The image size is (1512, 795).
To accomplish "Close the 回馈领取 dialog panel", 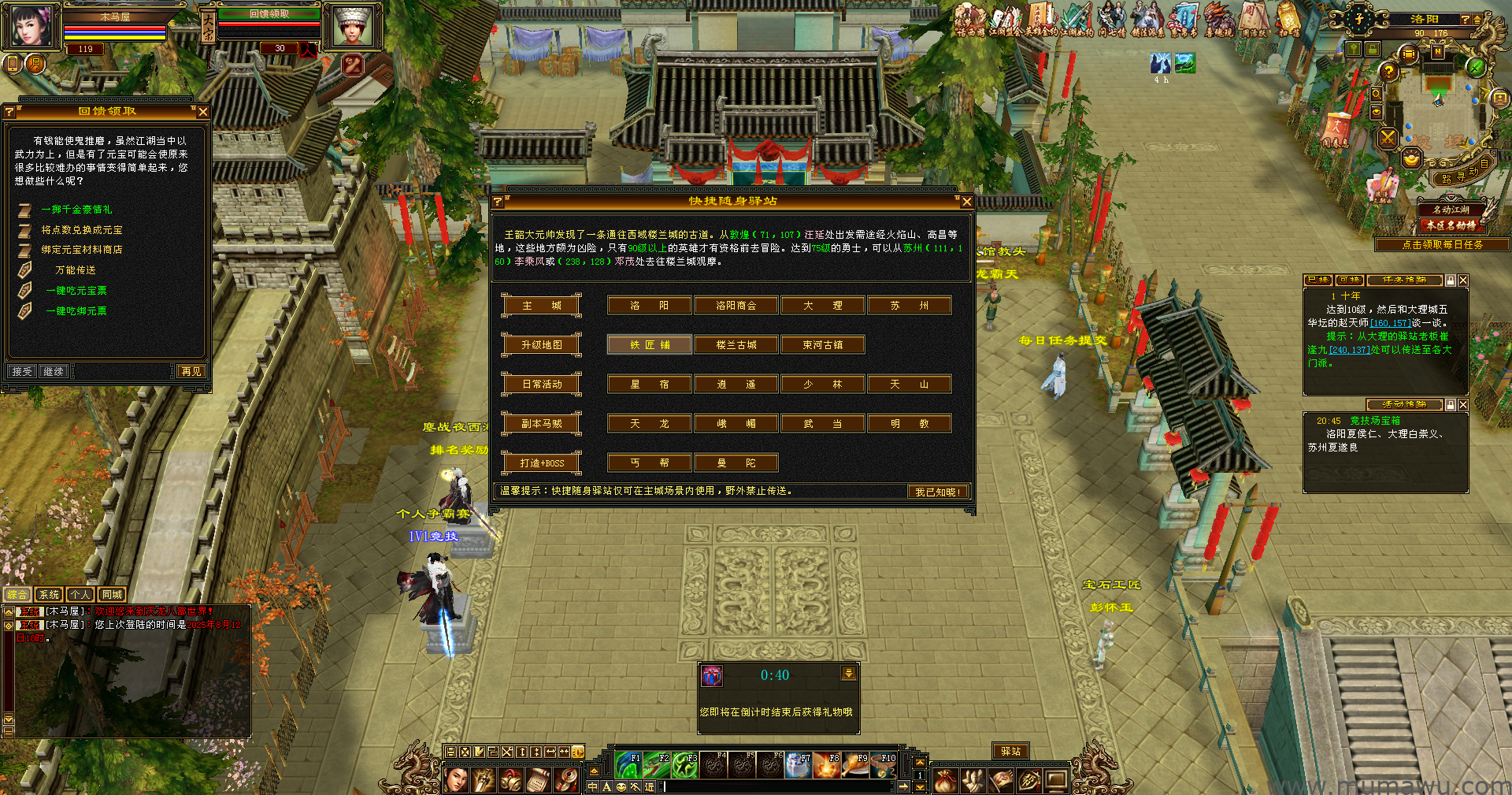I will click(x=203, y=112).
